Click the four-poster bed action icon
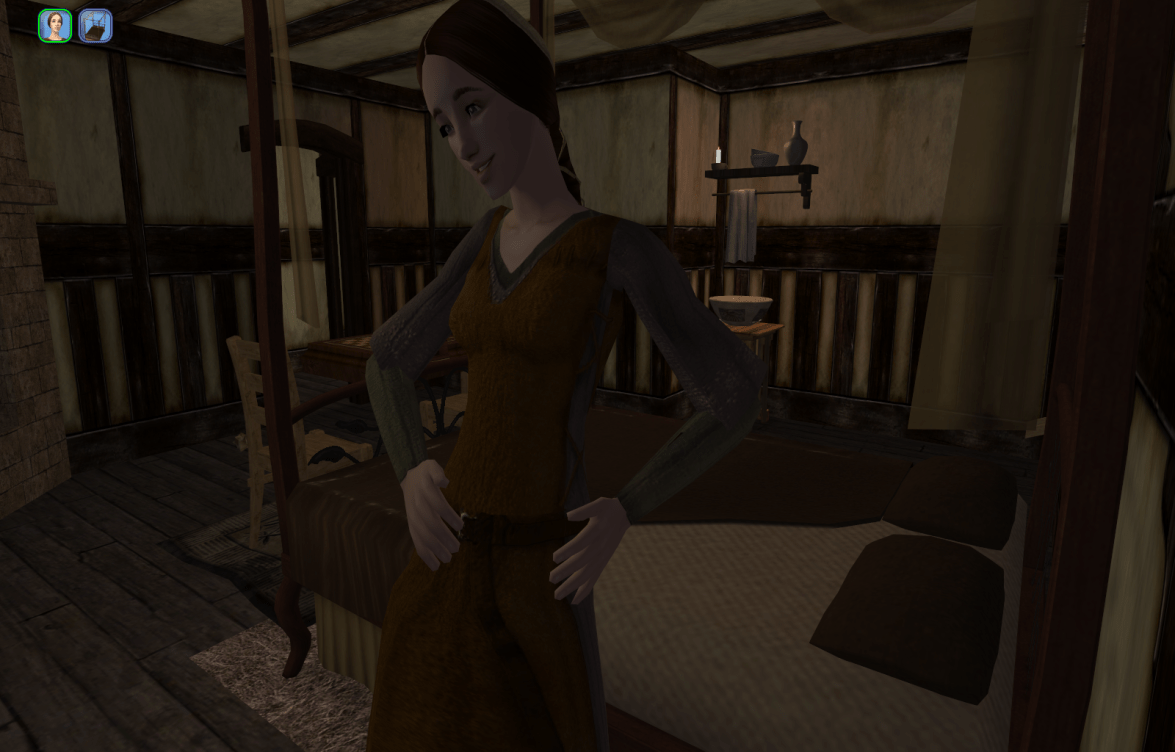1175x752 pixels. pos(95,26)
